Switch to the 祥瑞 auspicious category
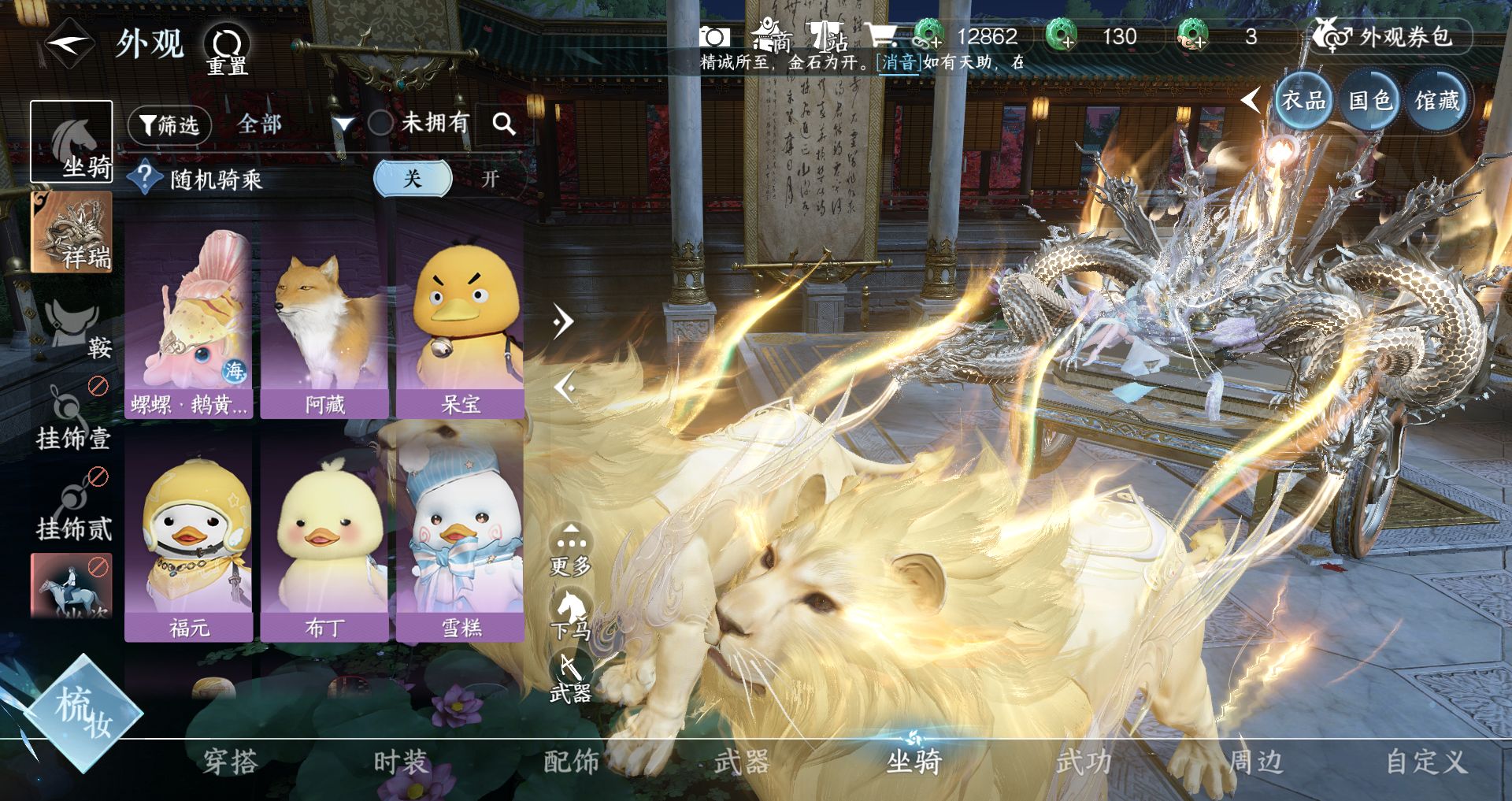 72,233
